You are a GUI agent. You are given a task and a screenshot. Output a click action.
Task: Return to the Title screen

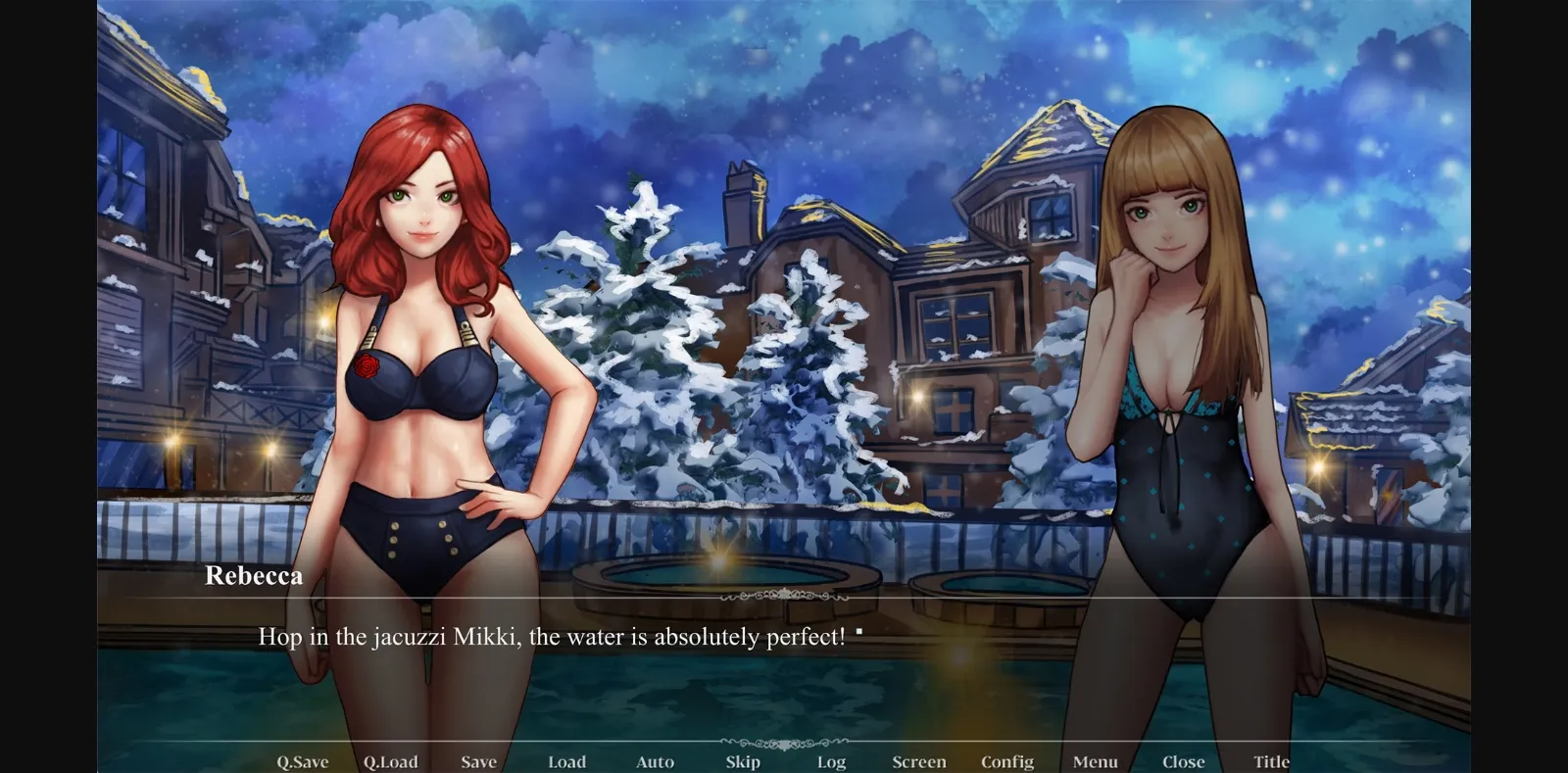pyautogui.click(x=1271, y=761)
